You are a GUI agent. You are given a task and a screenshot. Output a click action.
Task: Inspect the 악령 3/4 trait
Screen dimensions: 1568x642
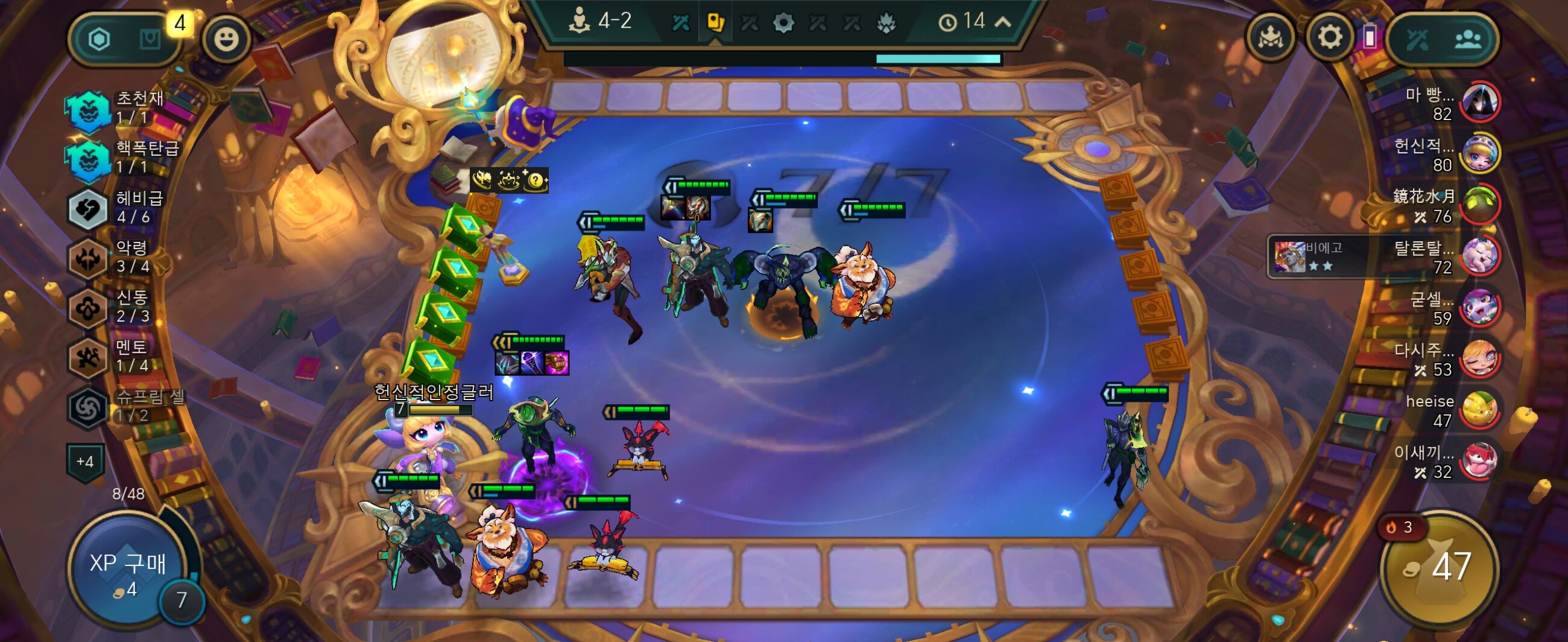tap(88, 258)
